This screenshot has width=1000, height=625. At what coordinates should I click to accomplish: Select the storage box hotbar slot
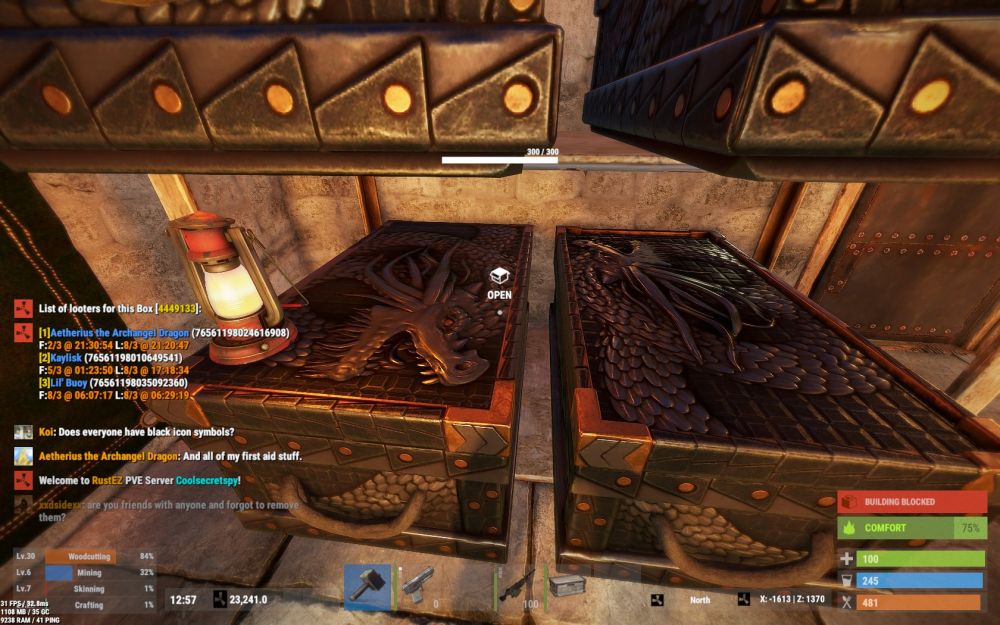click(567, 587)
